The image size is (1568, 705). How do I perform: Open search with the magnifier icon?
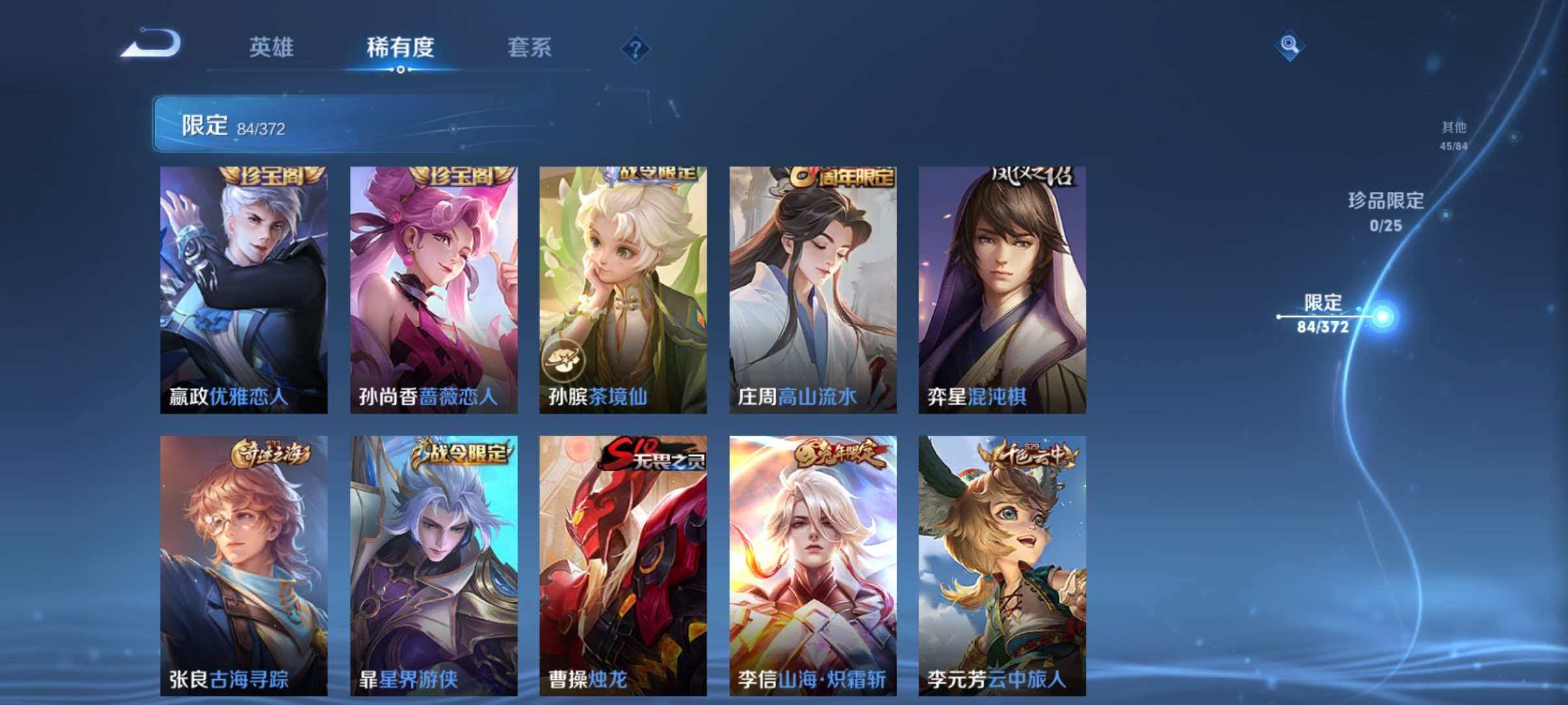click(x=1290, y=46)
